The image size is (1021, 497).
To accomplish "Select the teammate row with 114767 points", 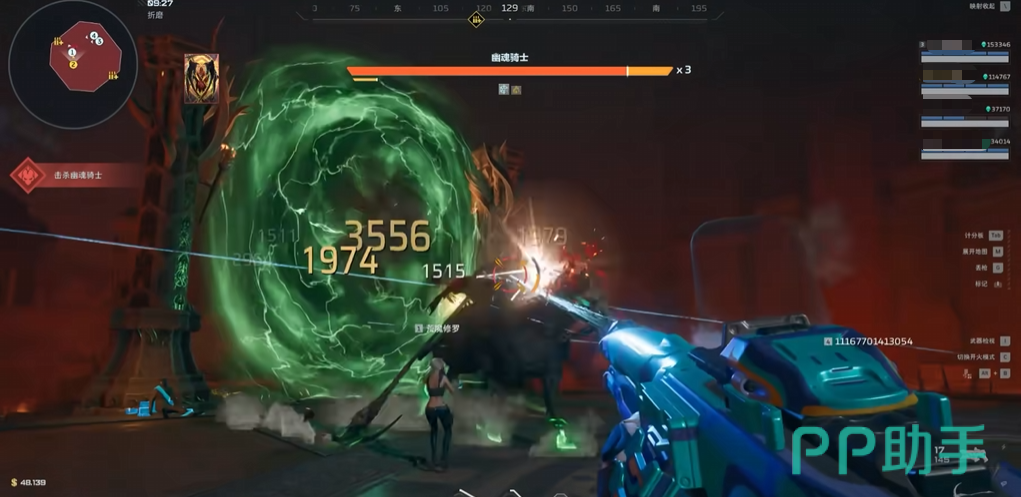I will (965, 82).
